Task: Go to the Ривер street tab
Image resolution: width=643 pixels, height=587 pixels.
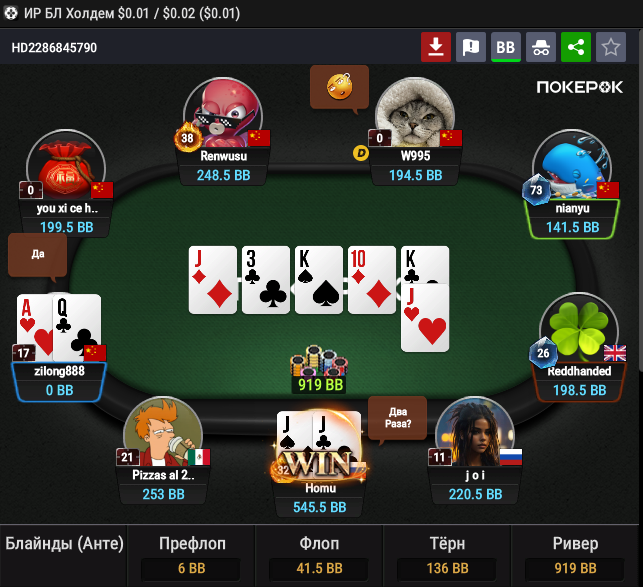Action: (x=576, y=556)
